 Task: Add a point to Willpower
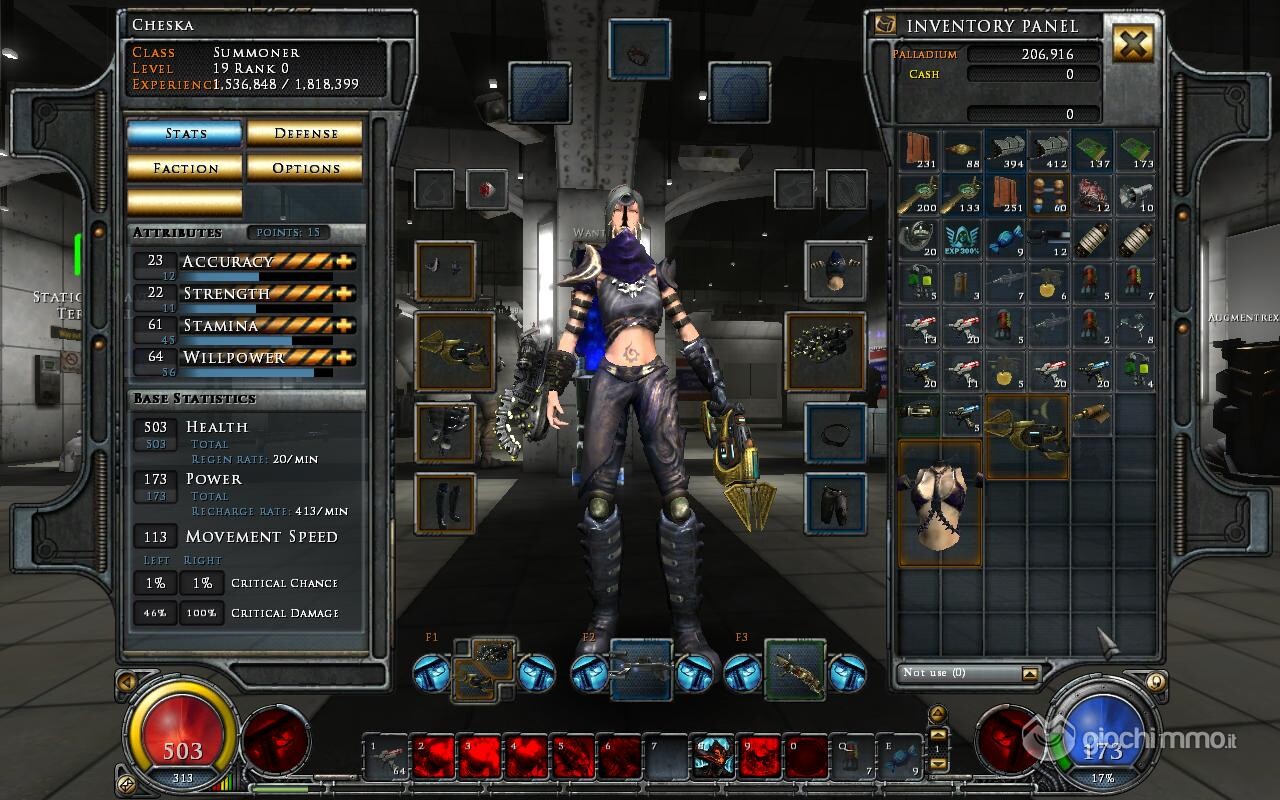click(346, 358)
